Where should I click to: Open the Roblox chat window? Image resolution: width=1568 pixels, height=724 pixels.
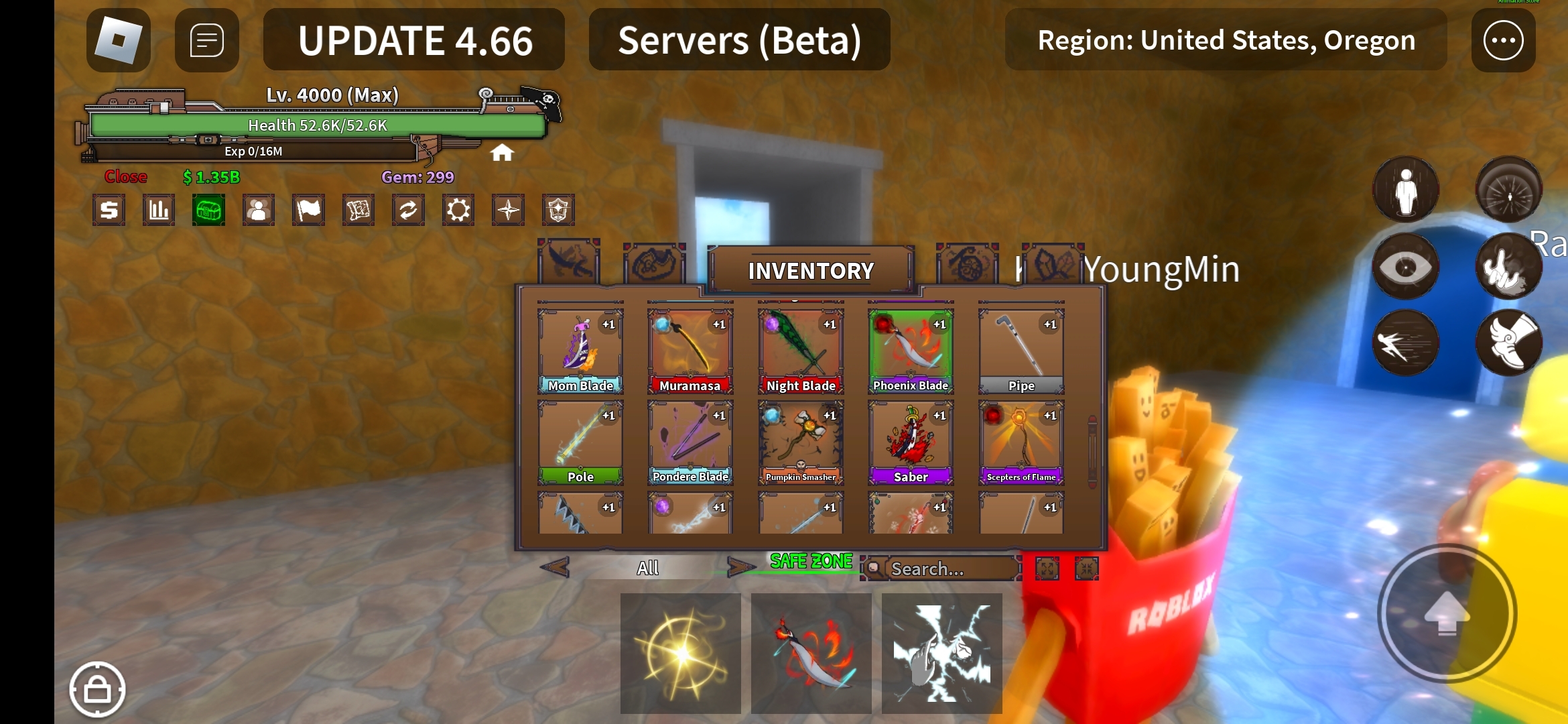pyautogui.click(x=206, y=40)
